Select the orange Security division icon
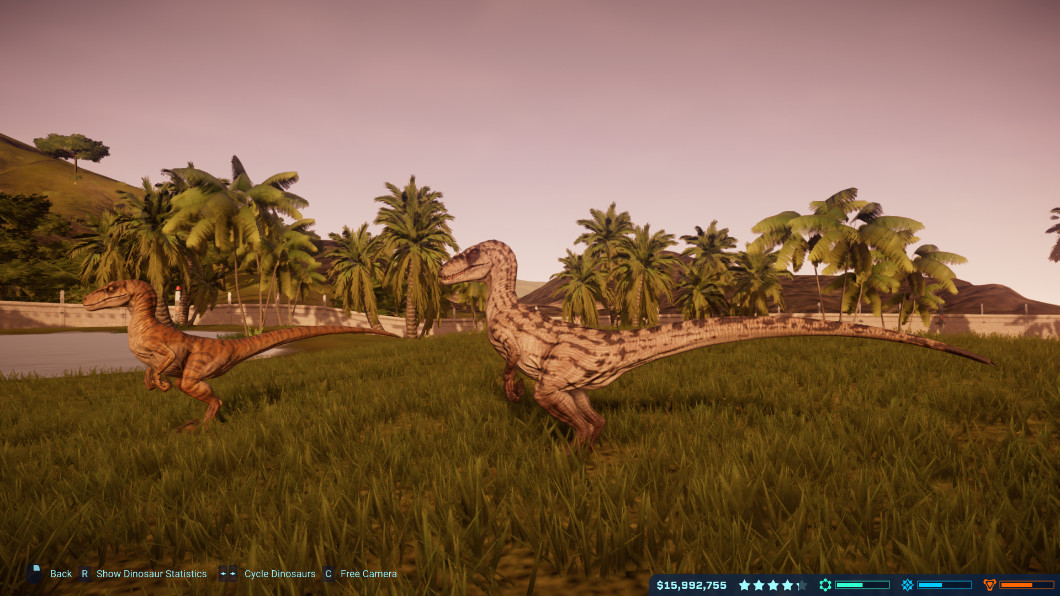Screen dimensions: 1060x596 (x=990, y=585)
